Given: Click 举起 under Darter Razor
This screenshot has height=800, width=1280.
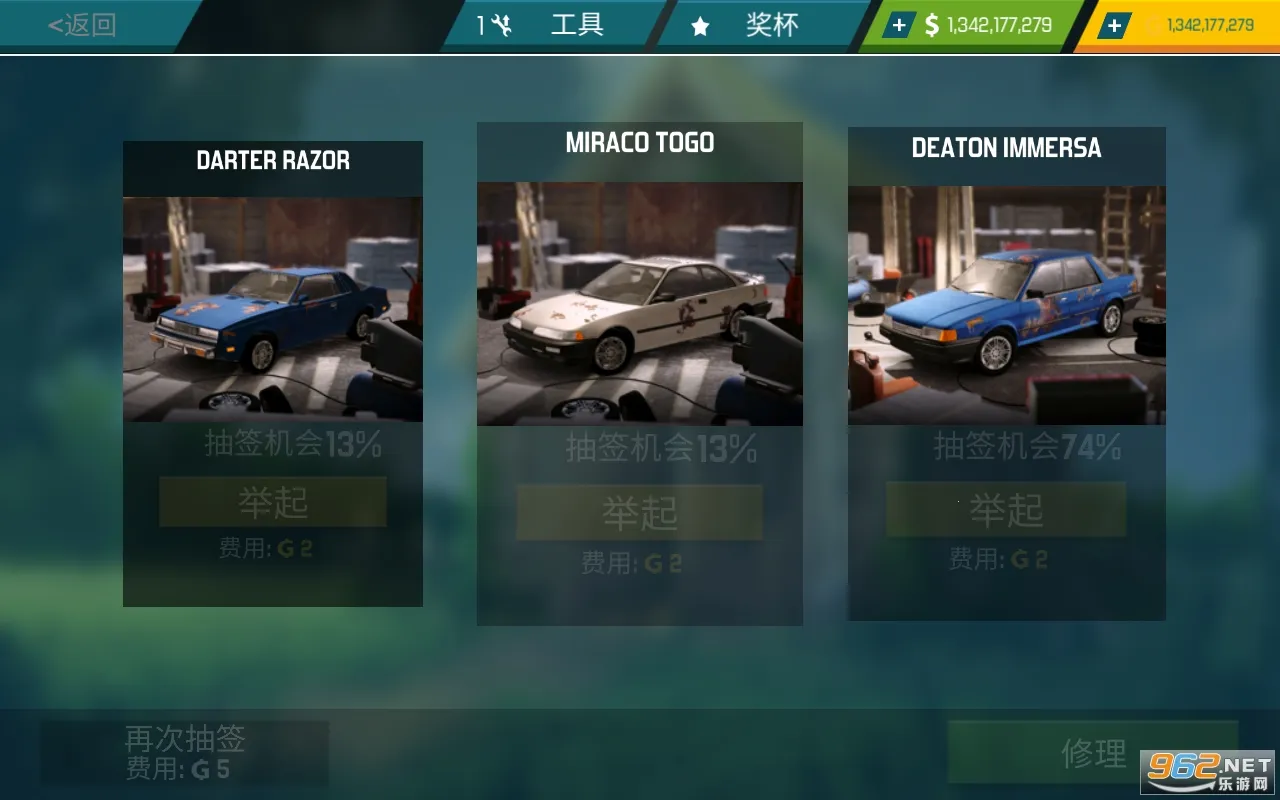Looking at the screenshot, I should pos(273,502).
